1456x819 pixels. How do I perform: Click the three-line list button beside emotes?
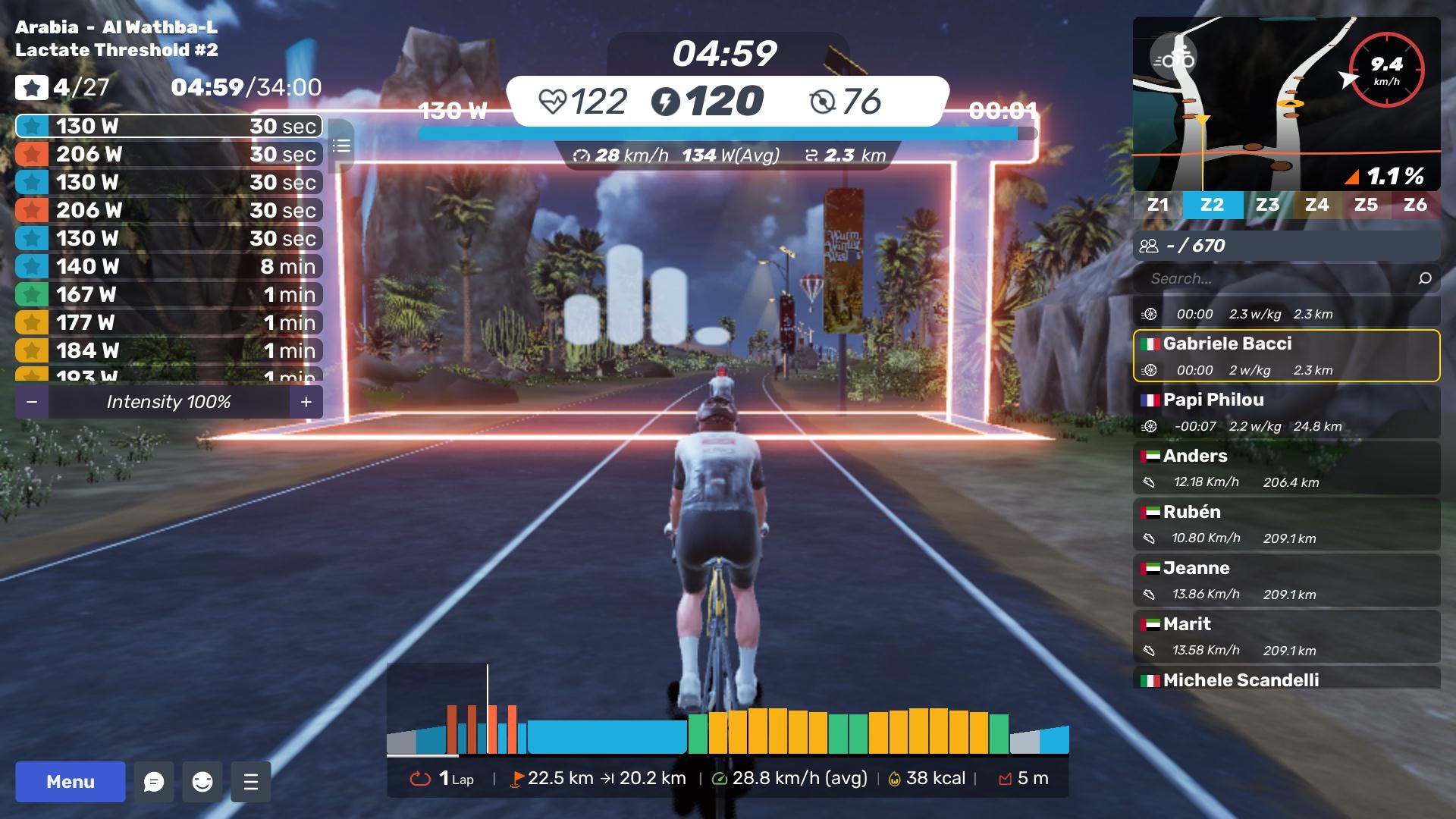coord(251,782)
